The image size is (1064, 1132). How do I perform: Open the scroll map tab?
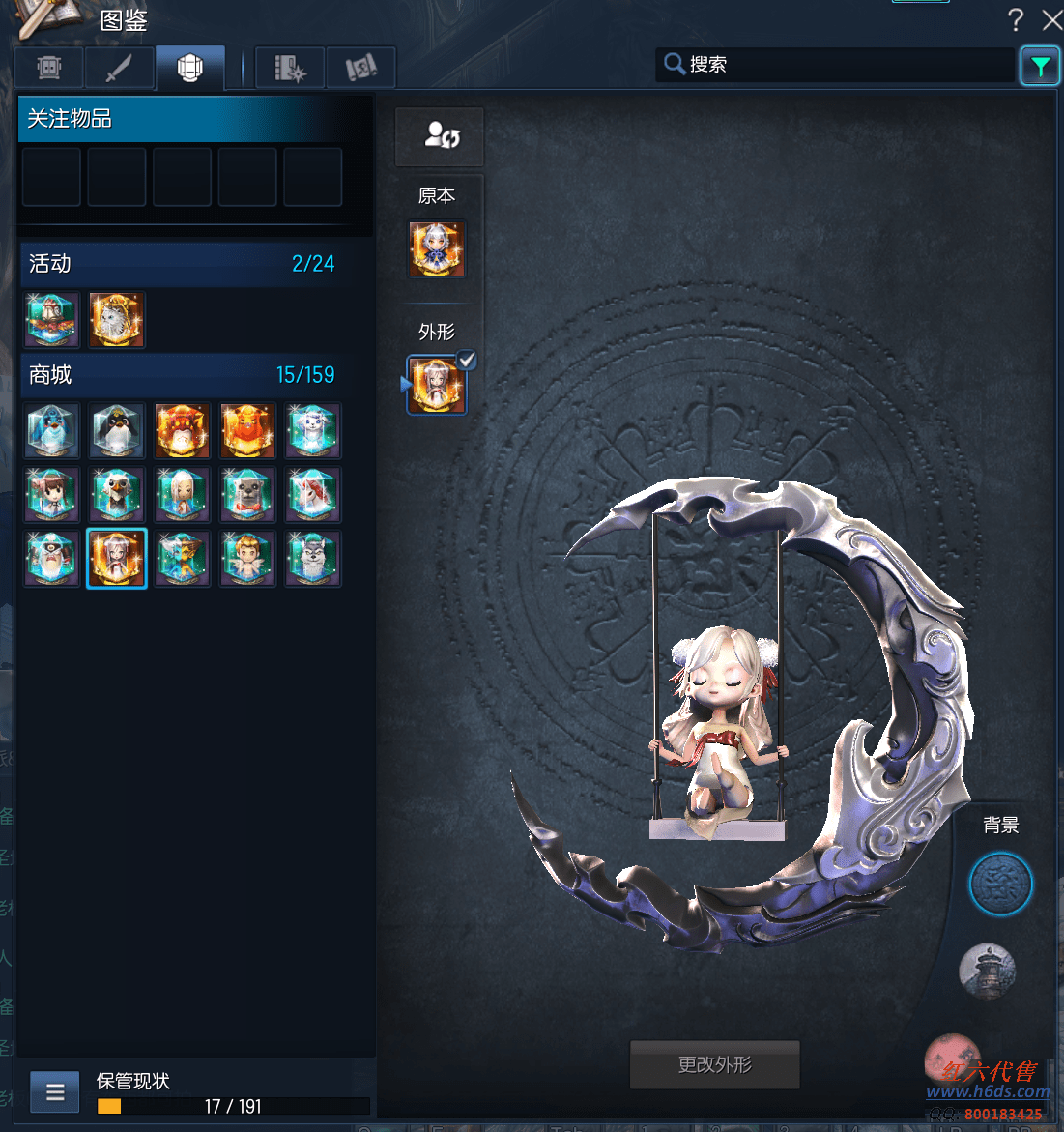360,68
